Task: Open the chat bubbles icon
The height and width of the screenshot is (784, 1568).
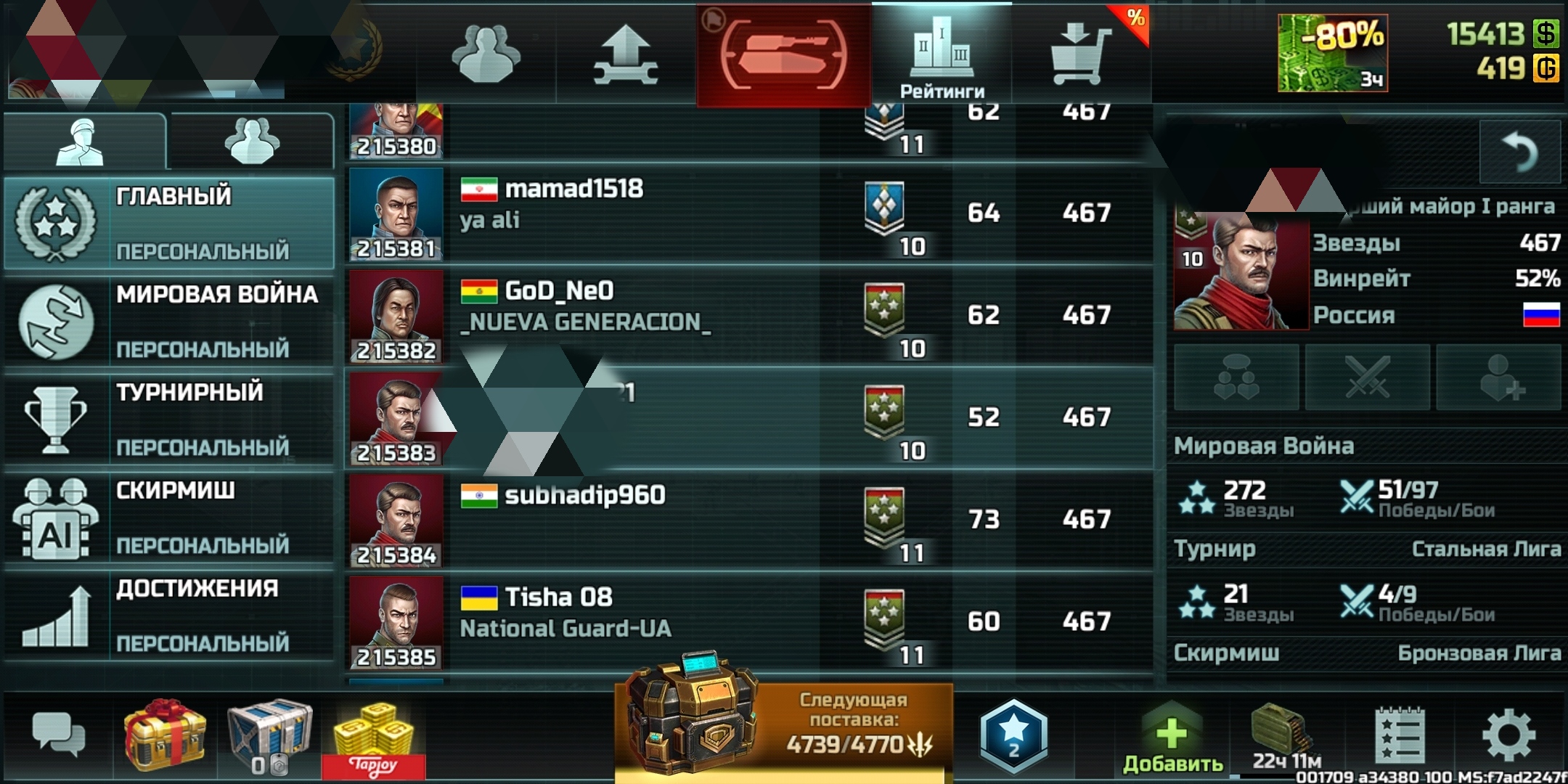Action: (x=58, y=735)
